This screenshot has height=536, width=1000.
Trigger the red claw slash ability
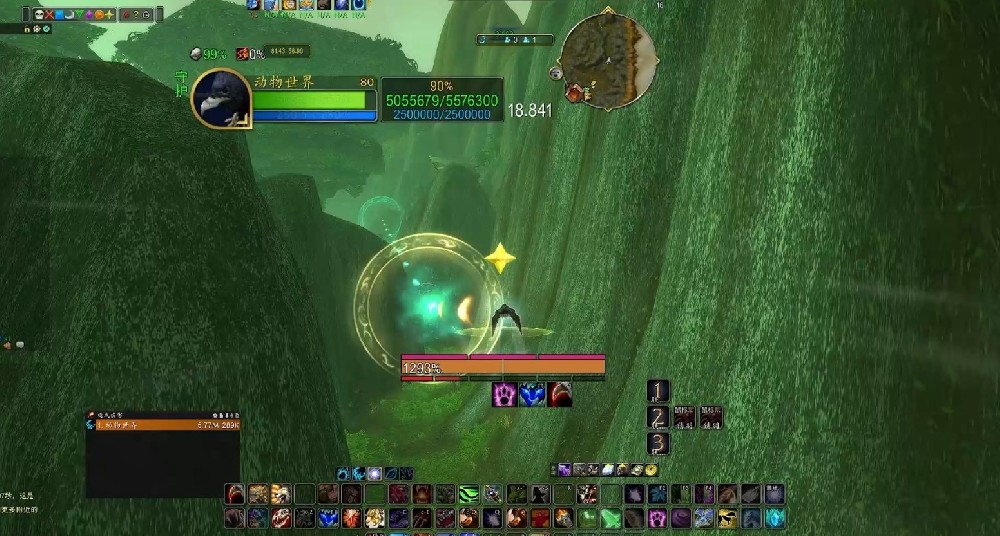point(559,395)
